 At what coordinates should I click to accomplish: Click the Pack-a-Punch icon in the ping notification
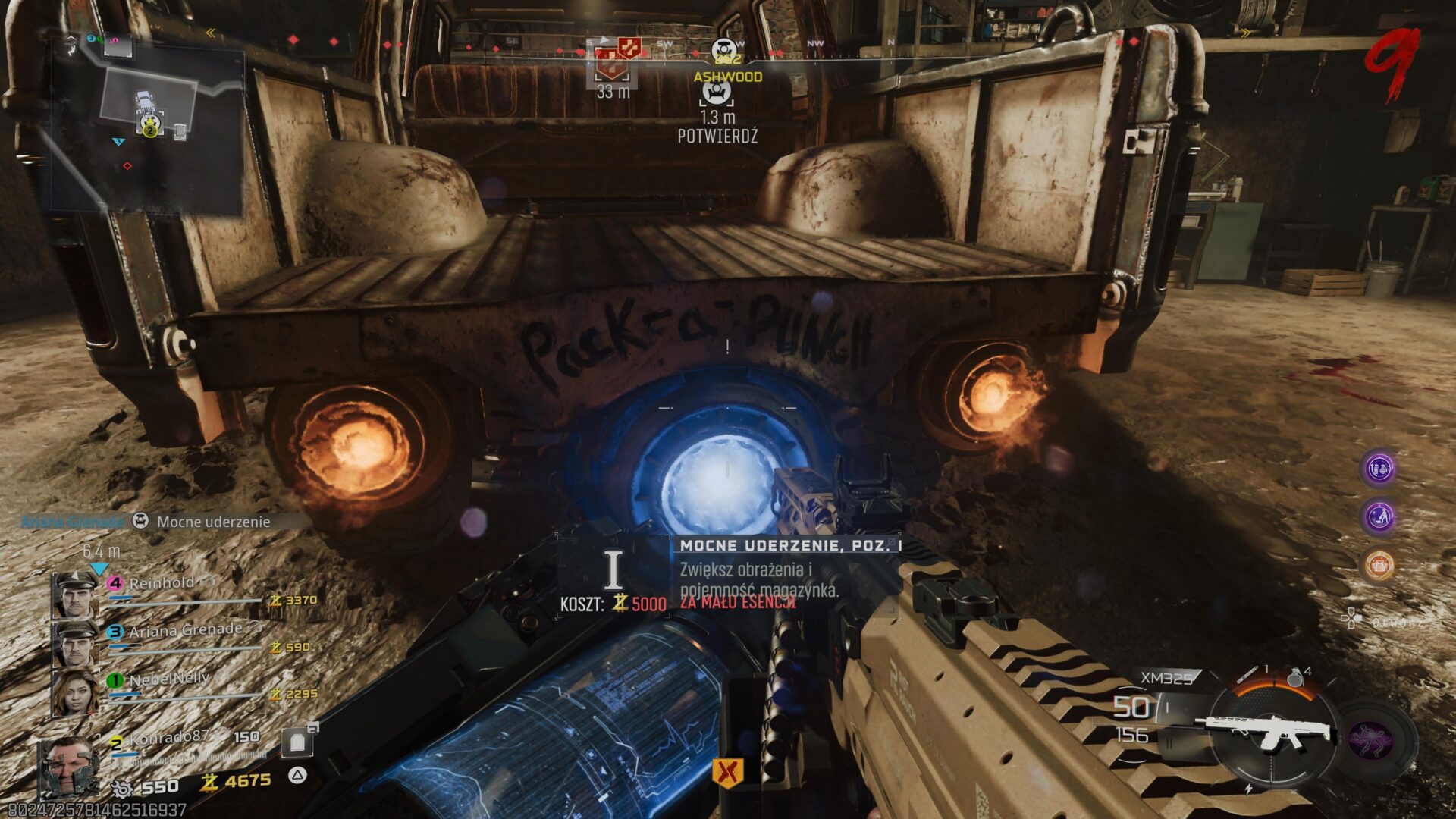click(x=140, y=522)
